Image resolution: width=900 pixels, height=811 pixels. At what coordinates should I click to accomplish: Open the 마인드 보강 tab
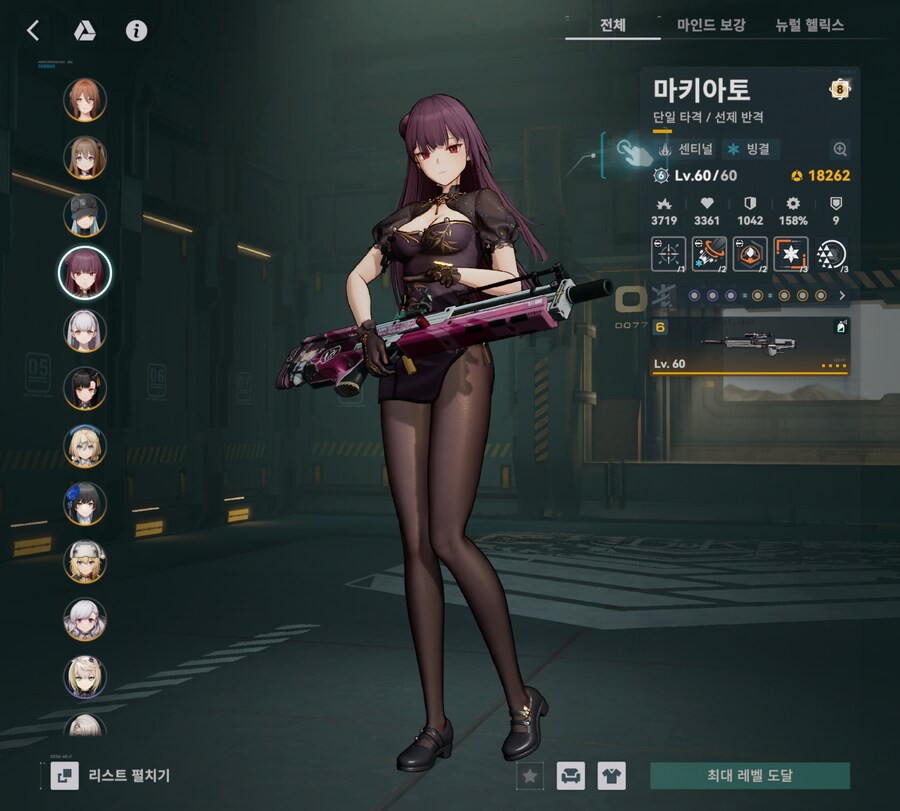click(711, 25)
